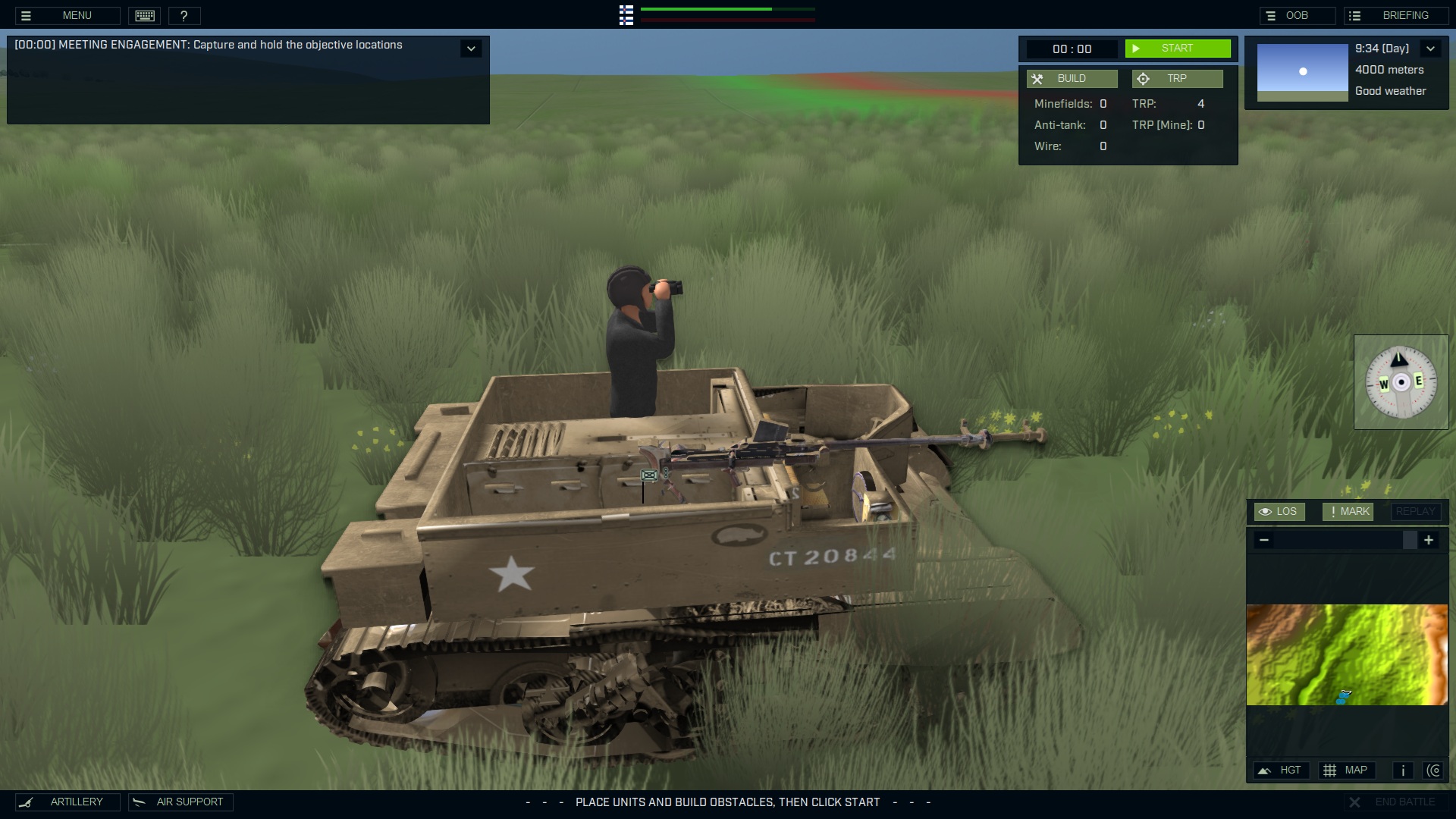Click the compass in the right side
The width and height of the screenshot is (1456, 819).
pos(1401,381)
